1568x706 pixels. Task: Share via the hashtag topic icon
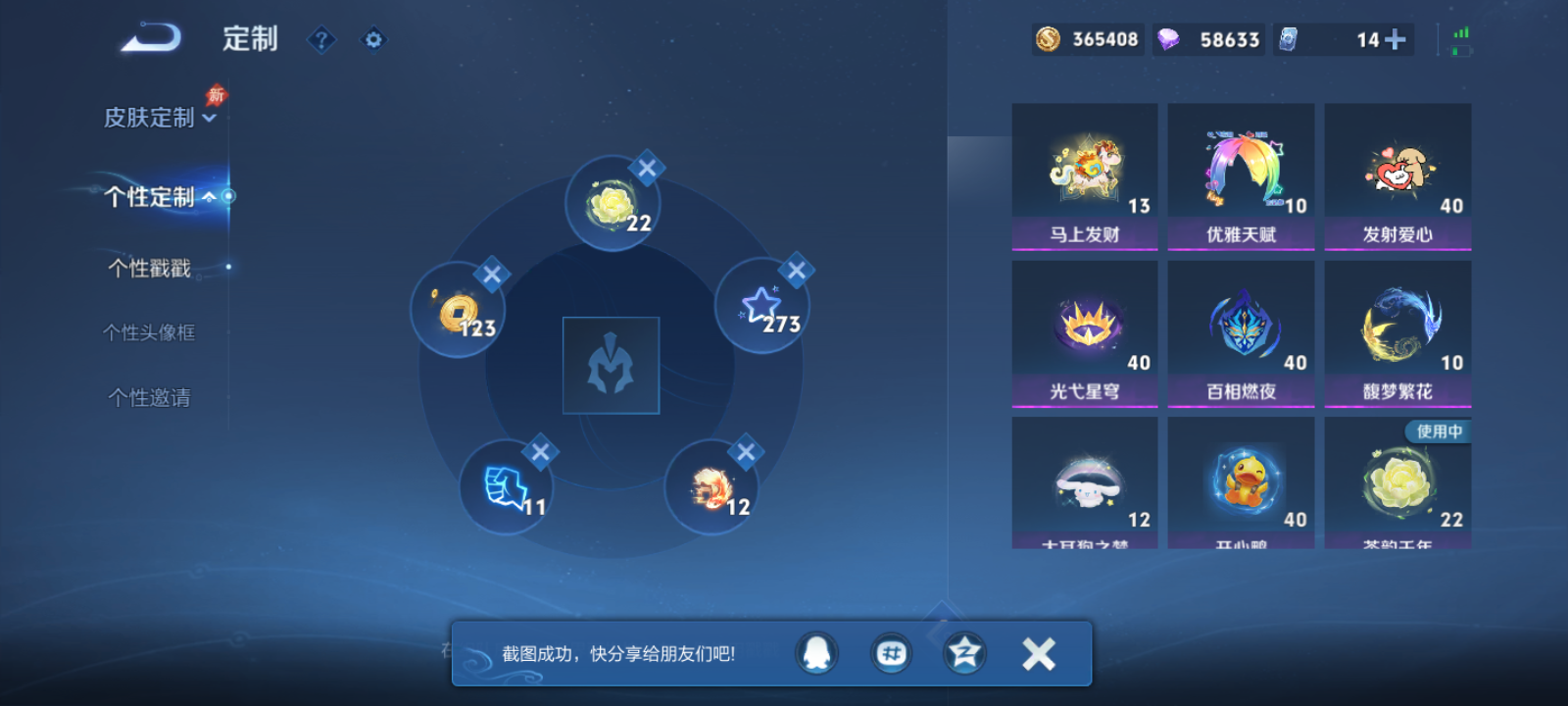click(890, 653)
